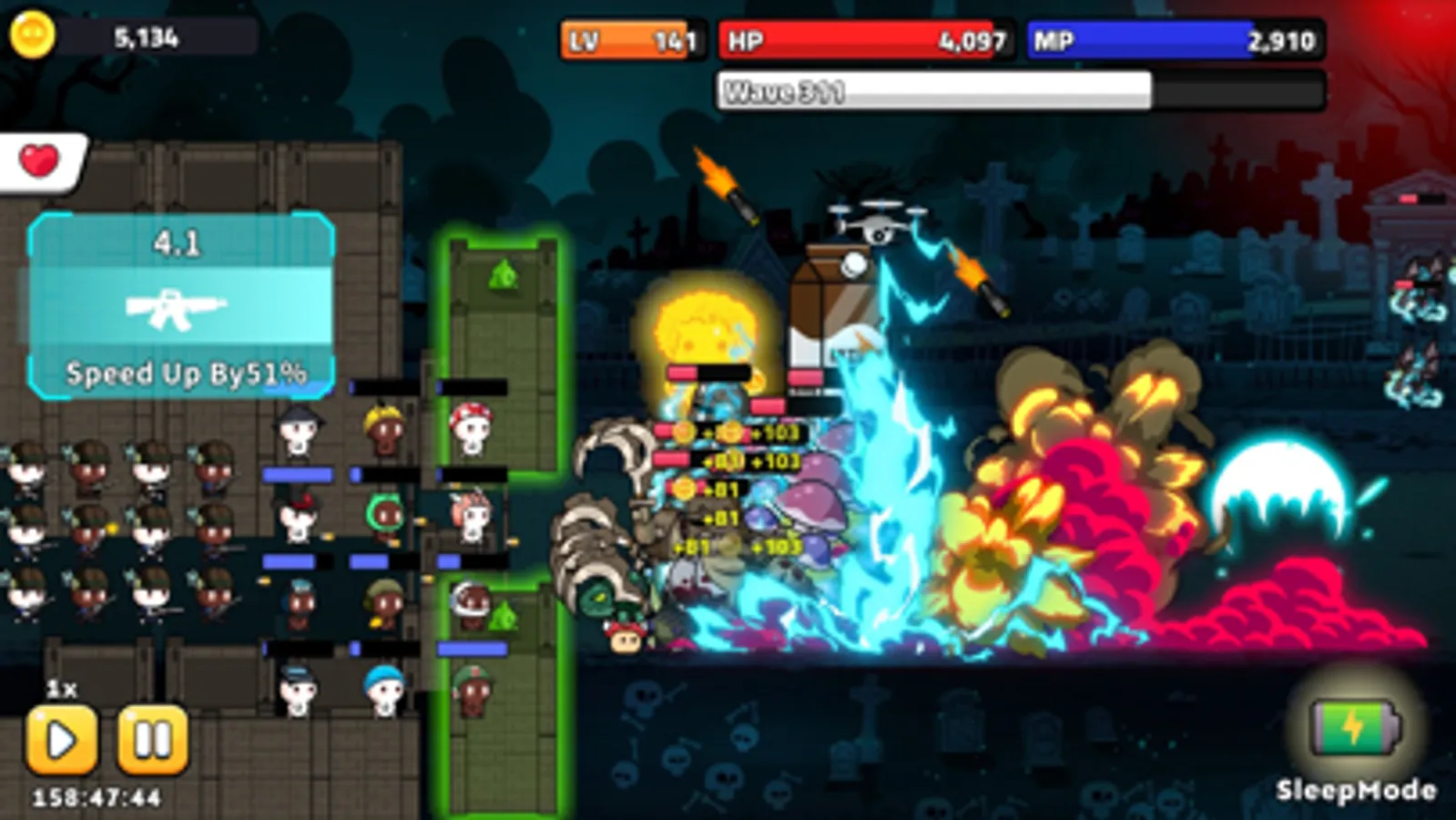
Task: Tap the gold coin currency icon
Action: 35,34
